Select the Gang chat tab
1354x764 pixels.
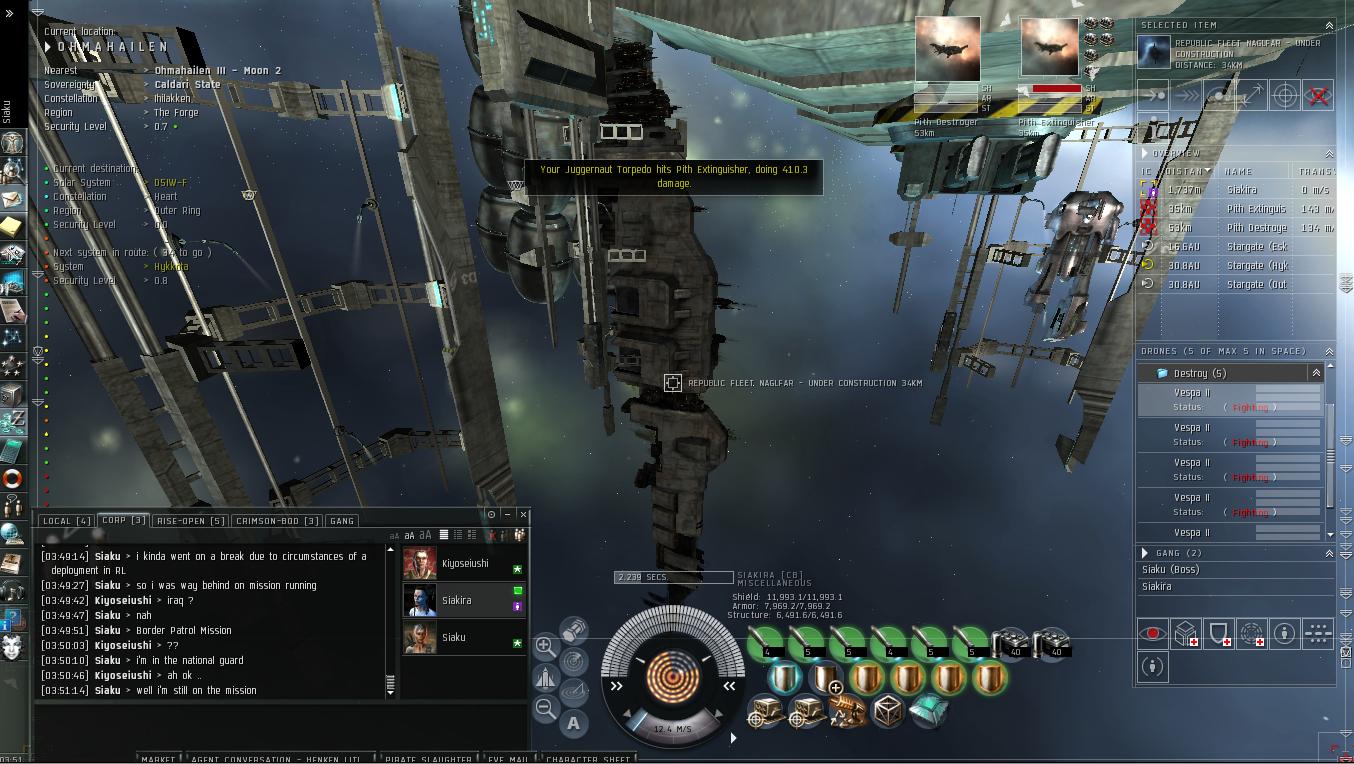pos(342,521)
